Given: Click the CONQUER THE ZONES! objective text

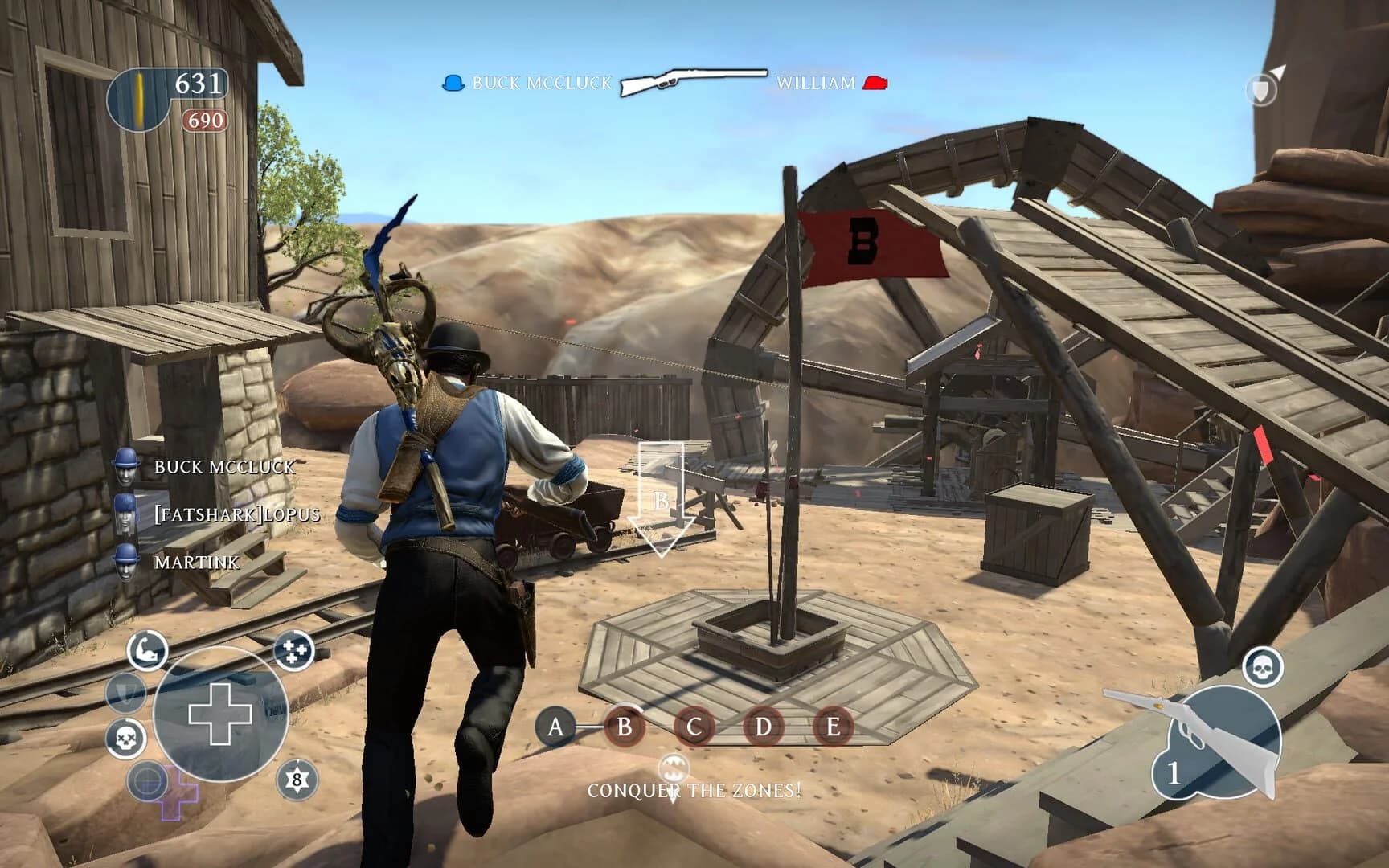Looking at the screenshot, I should (693, 791).
